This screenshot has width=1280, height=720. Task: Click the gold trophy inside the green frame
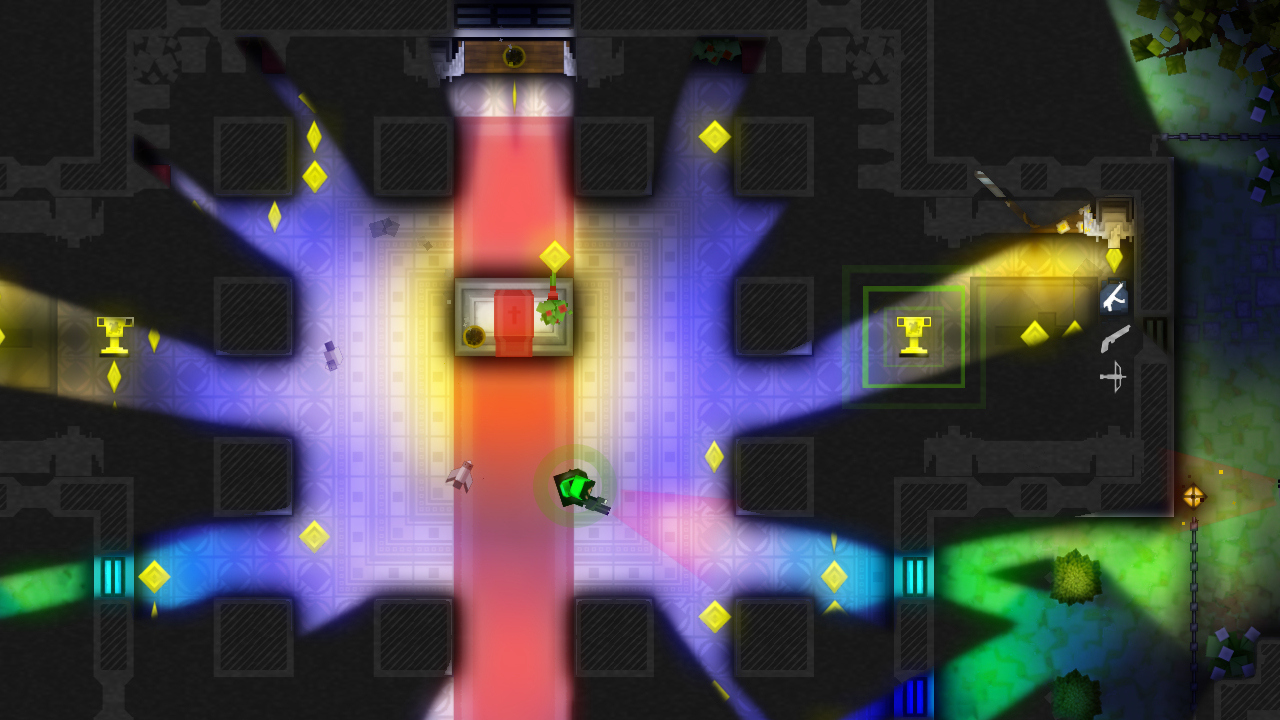pyautogui.click(x=915, y=335)
